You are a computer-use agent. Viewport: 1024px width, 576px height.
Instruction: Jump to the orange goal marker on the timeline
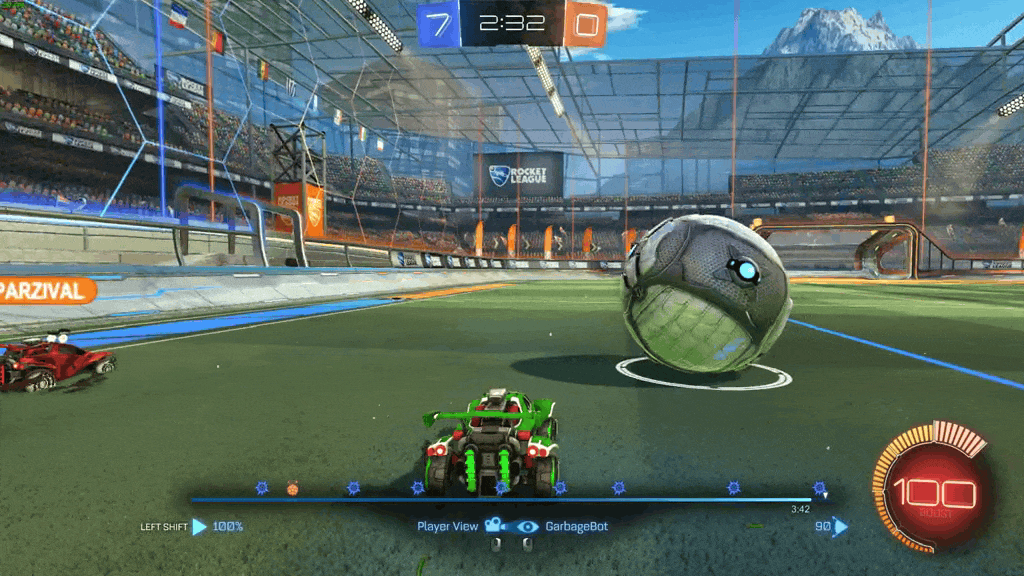tap(292, 489)
